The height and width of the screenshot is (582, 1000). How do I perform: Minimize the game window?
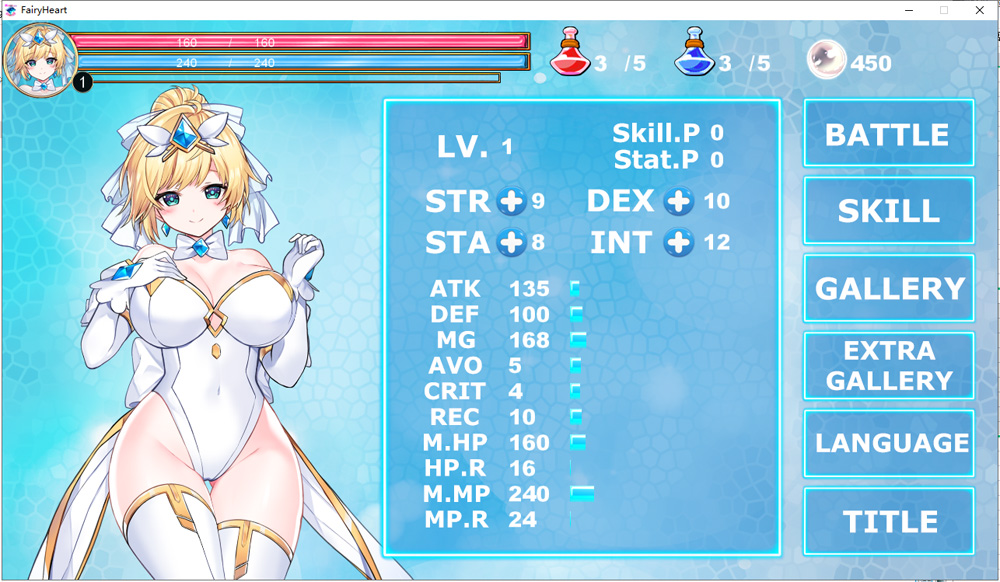(x=909, y=10)
